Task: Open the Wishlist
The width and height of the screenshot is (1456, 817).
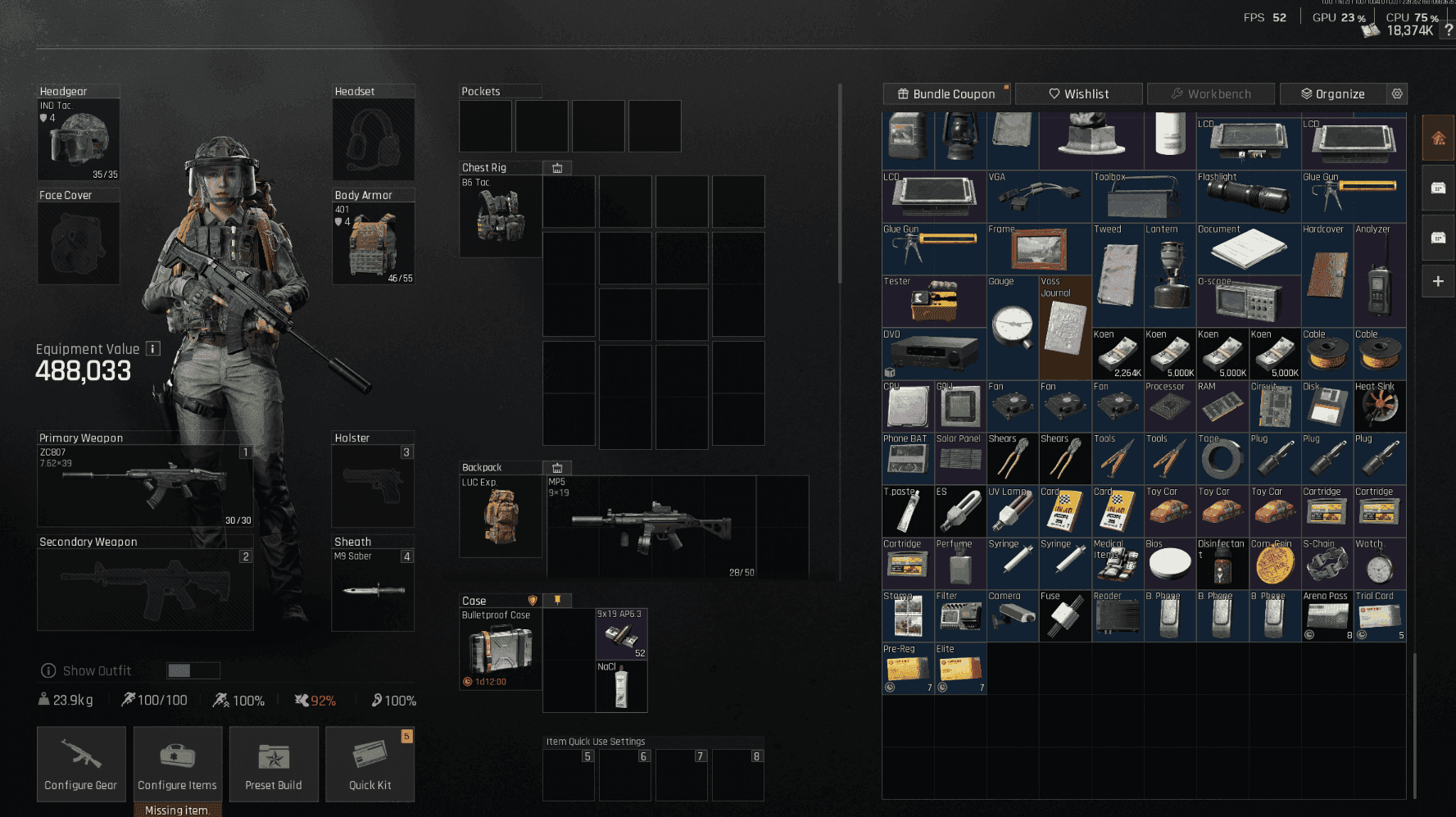Action: coord(1077,93)
